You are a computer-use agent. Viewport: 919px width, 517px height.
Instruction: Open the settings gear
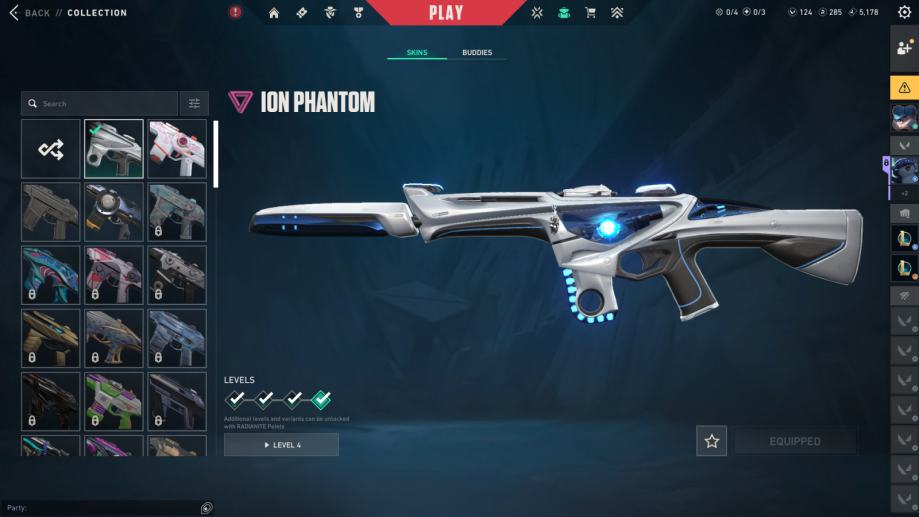pyautogui.click(x=904, y=13)
